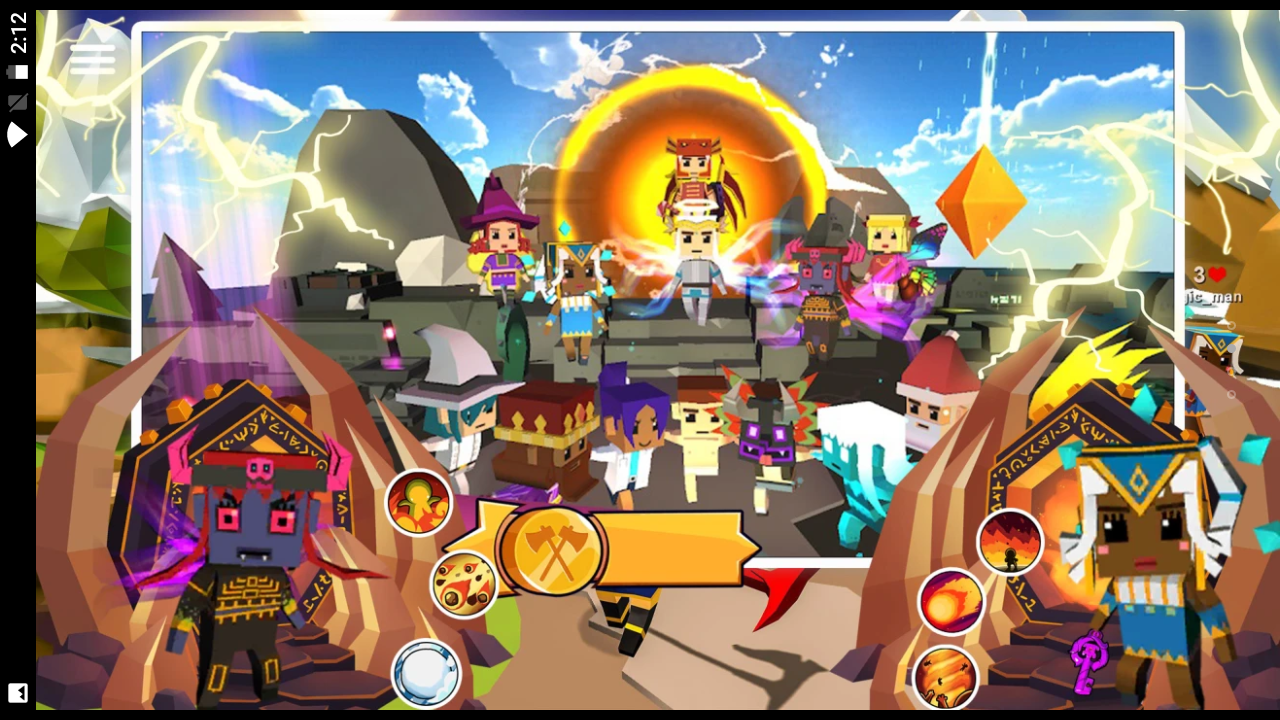Viewport: 1280px width, 720px height.
Task: Open the hamburger menu
Action: click(x=92, y=59)
